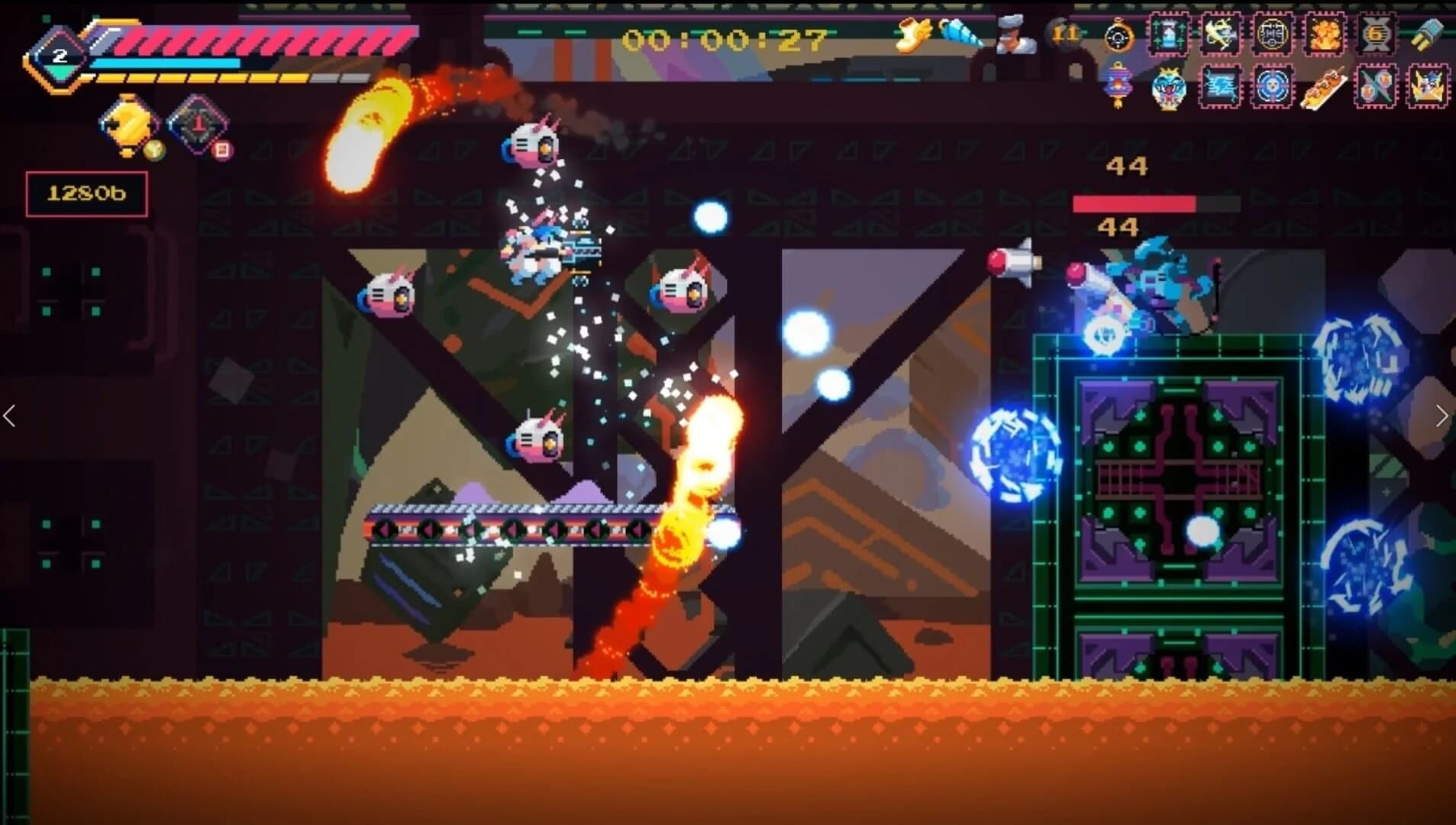Select the skewered food item icon
Screen dimensions: 1456x825
pos(1324,89)
